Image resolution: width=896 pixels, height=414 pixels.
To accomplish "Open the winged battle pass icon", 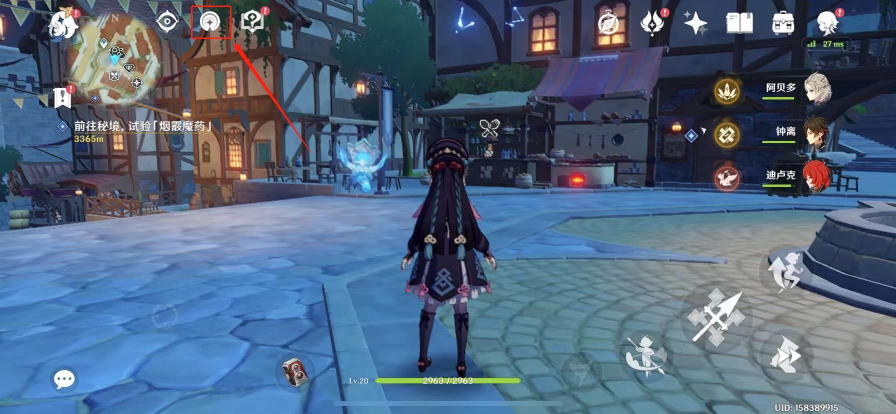I will tap(653, 22).
